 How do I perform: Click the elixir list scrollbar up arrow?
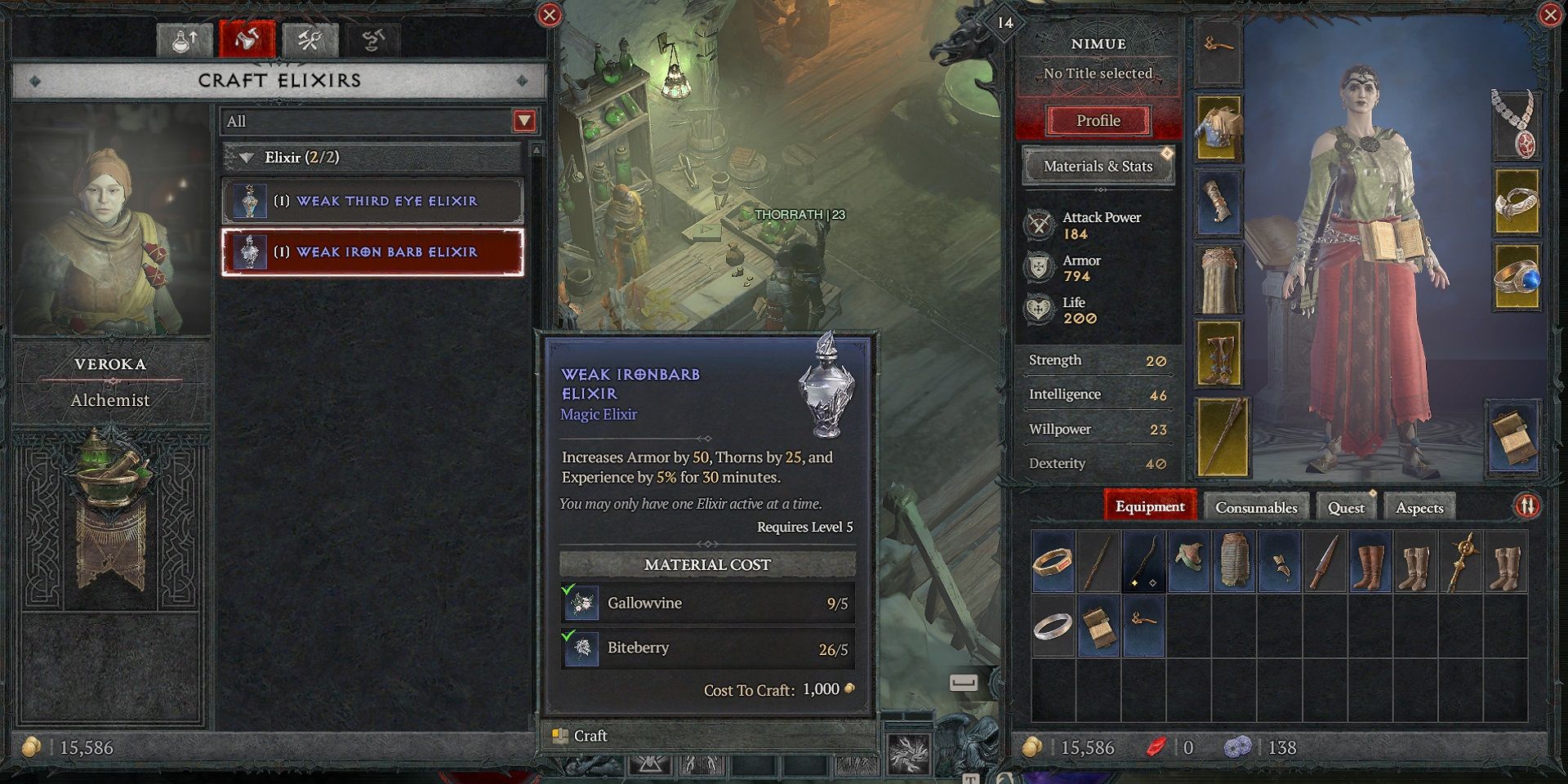[535, 149]
